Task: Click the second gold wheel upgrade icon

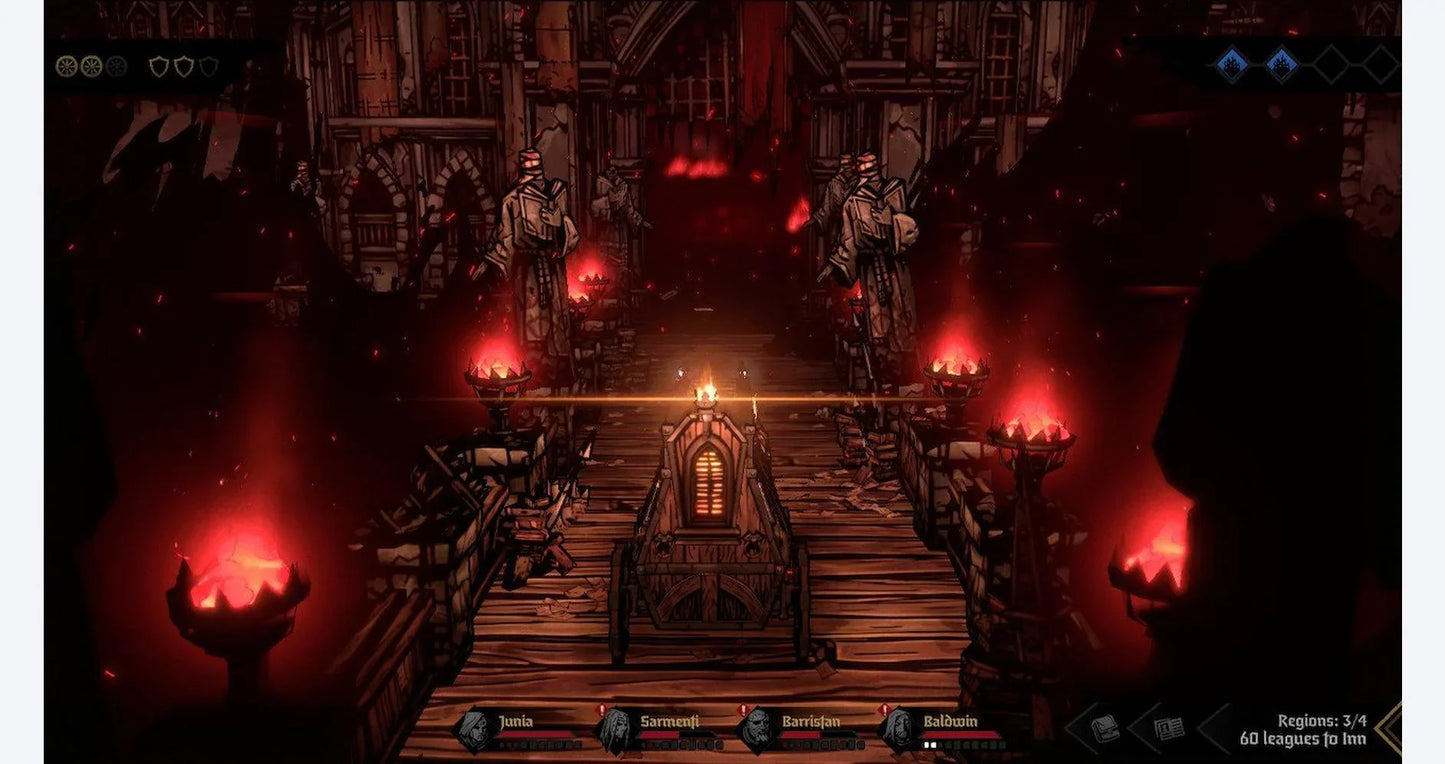Action: (x=91, y=66)
